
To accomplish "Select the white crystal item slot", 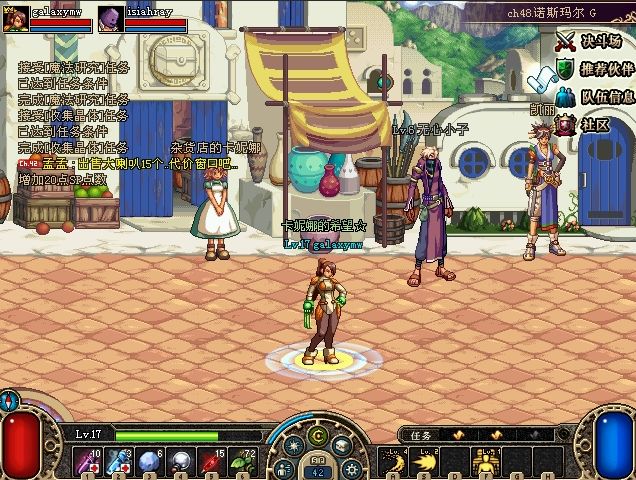I will tap(150, 462).
